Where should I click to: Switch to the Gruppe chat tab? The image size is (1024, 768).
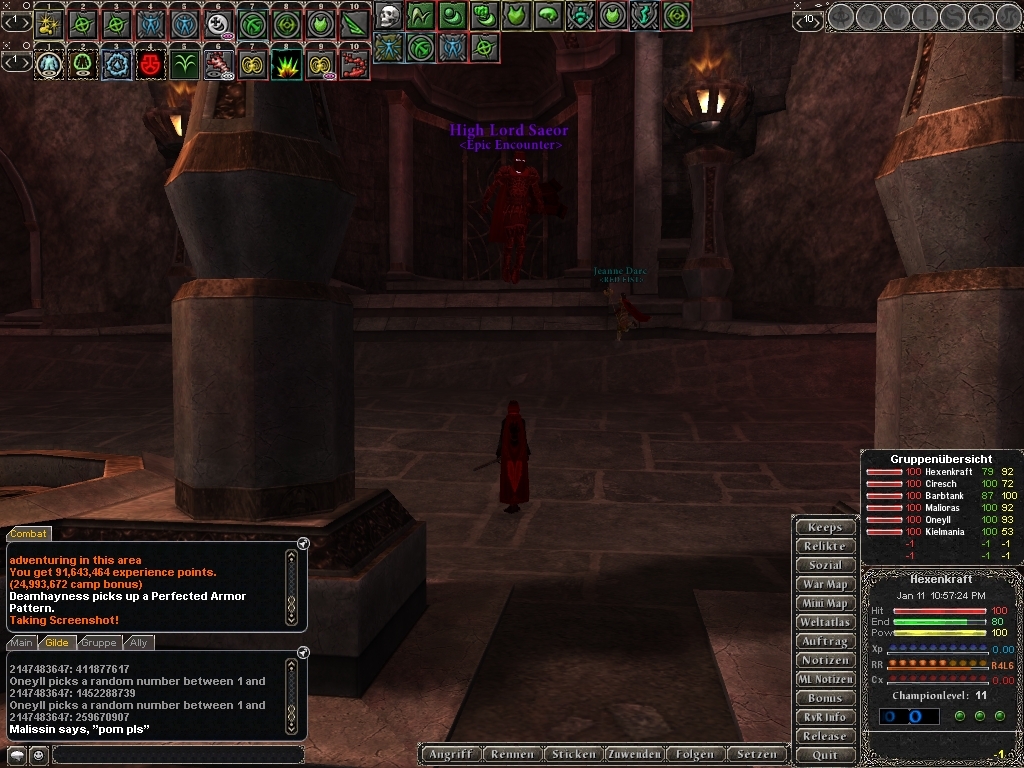click(98, 643)
